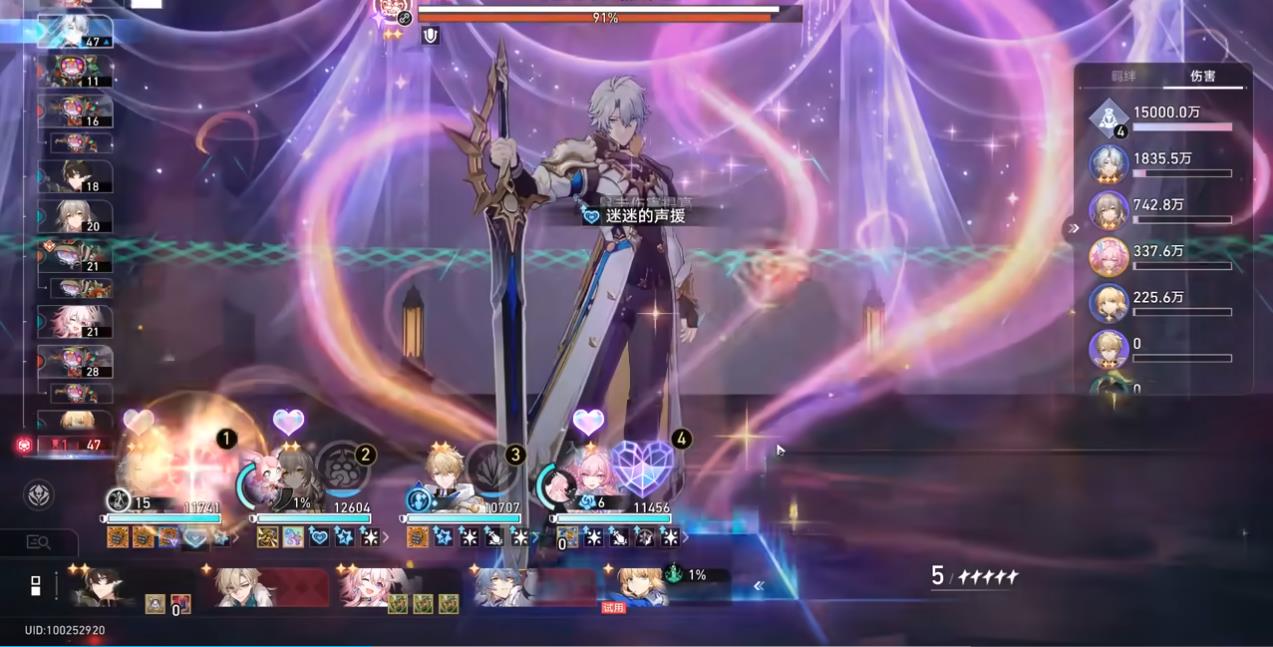Open the 15000.0万 total damage entry icon

click(1109, 118)
